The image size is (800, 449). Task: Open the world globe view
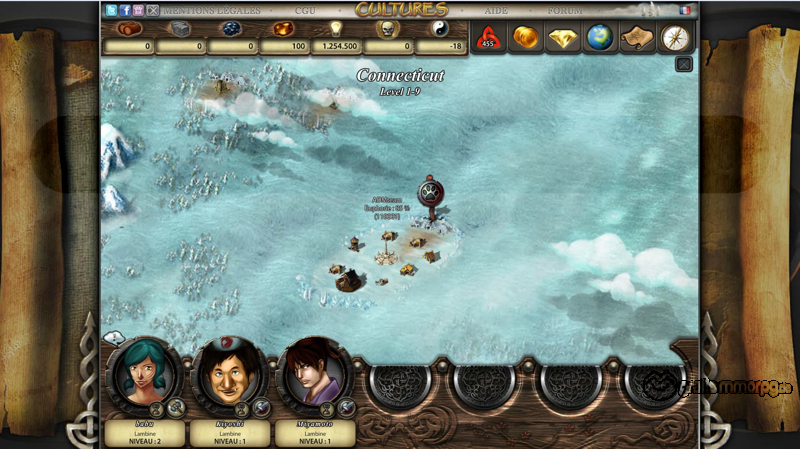[600, 38]
